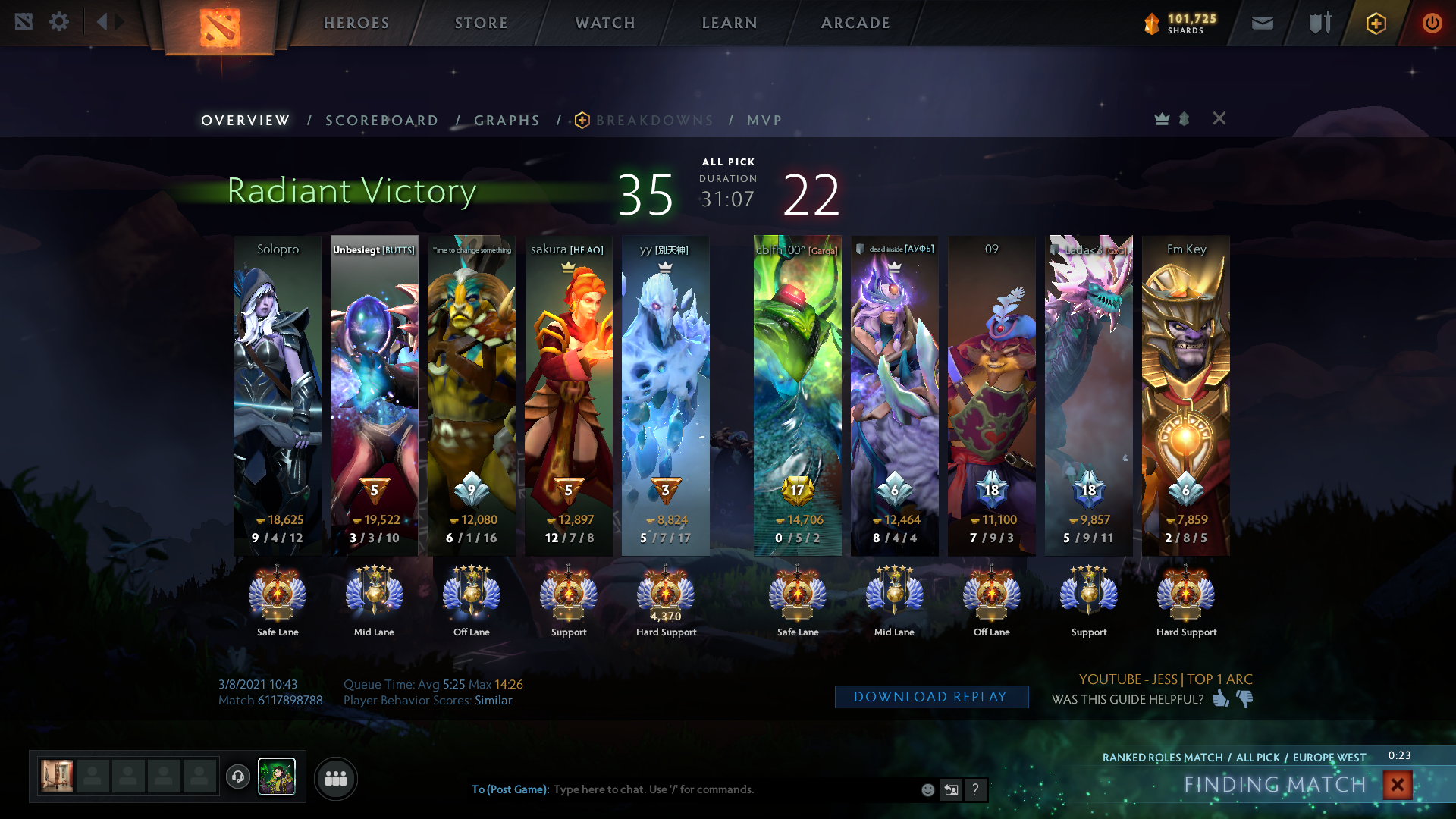Open the mail envelope icon
1456x819 pixels.
[1262, 23]
